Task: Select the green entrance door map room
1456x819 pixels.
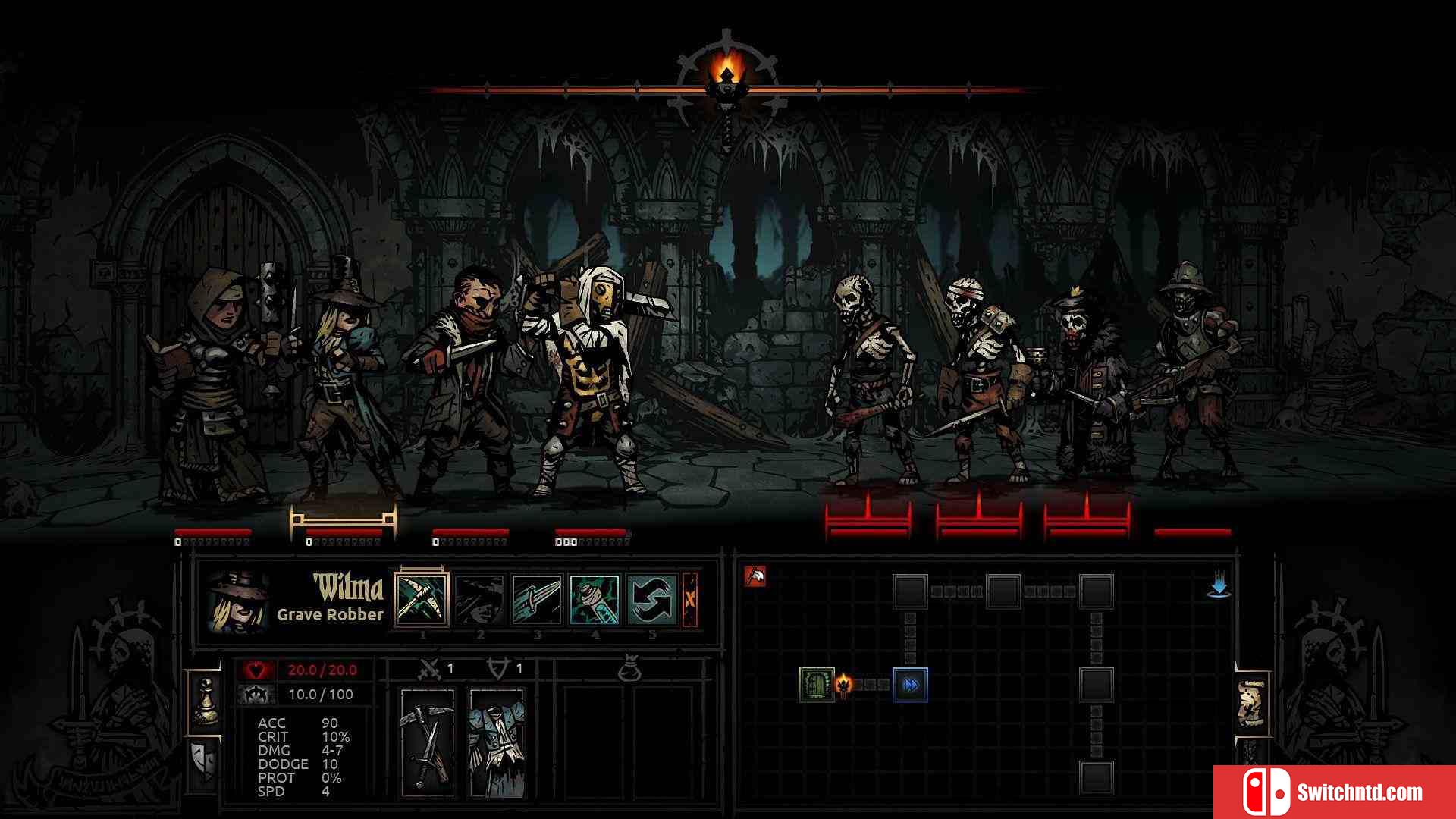Action: tap(817, 685)
